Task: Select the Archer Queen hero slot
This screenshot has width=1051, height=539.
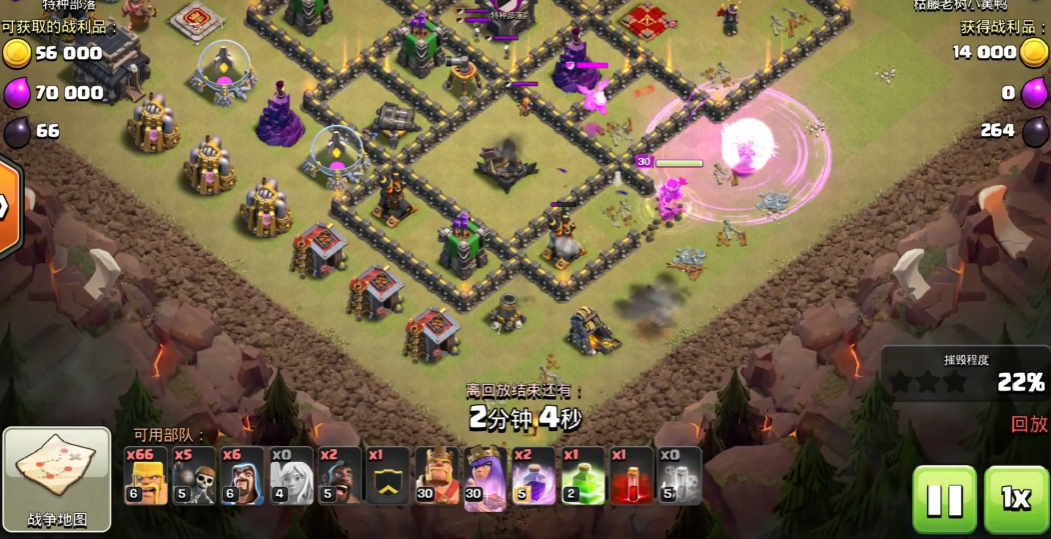Action: pyautogui.click(x=485, y=476)
